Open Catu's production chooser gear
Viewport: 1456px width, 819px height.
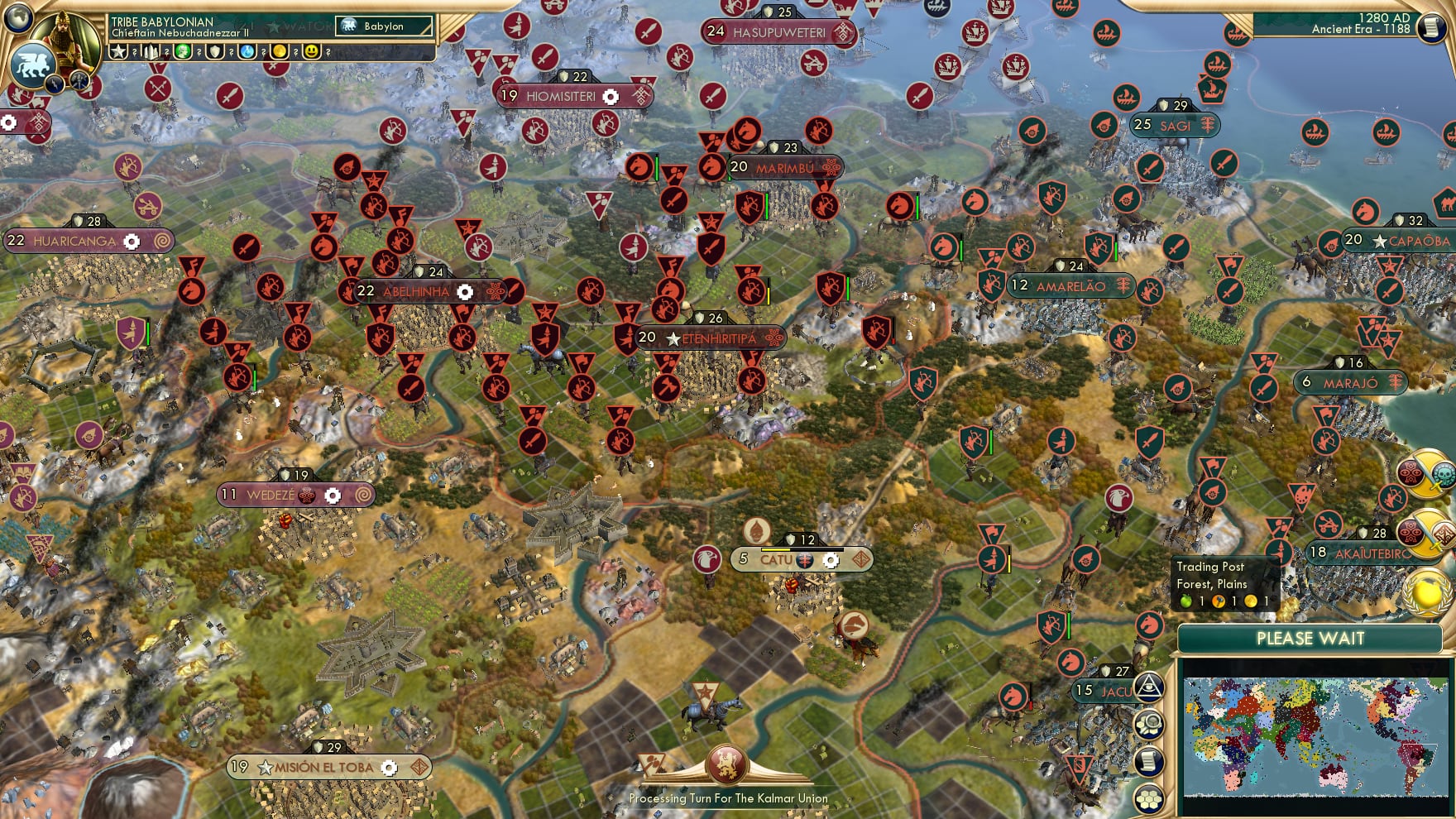(831, 560)
